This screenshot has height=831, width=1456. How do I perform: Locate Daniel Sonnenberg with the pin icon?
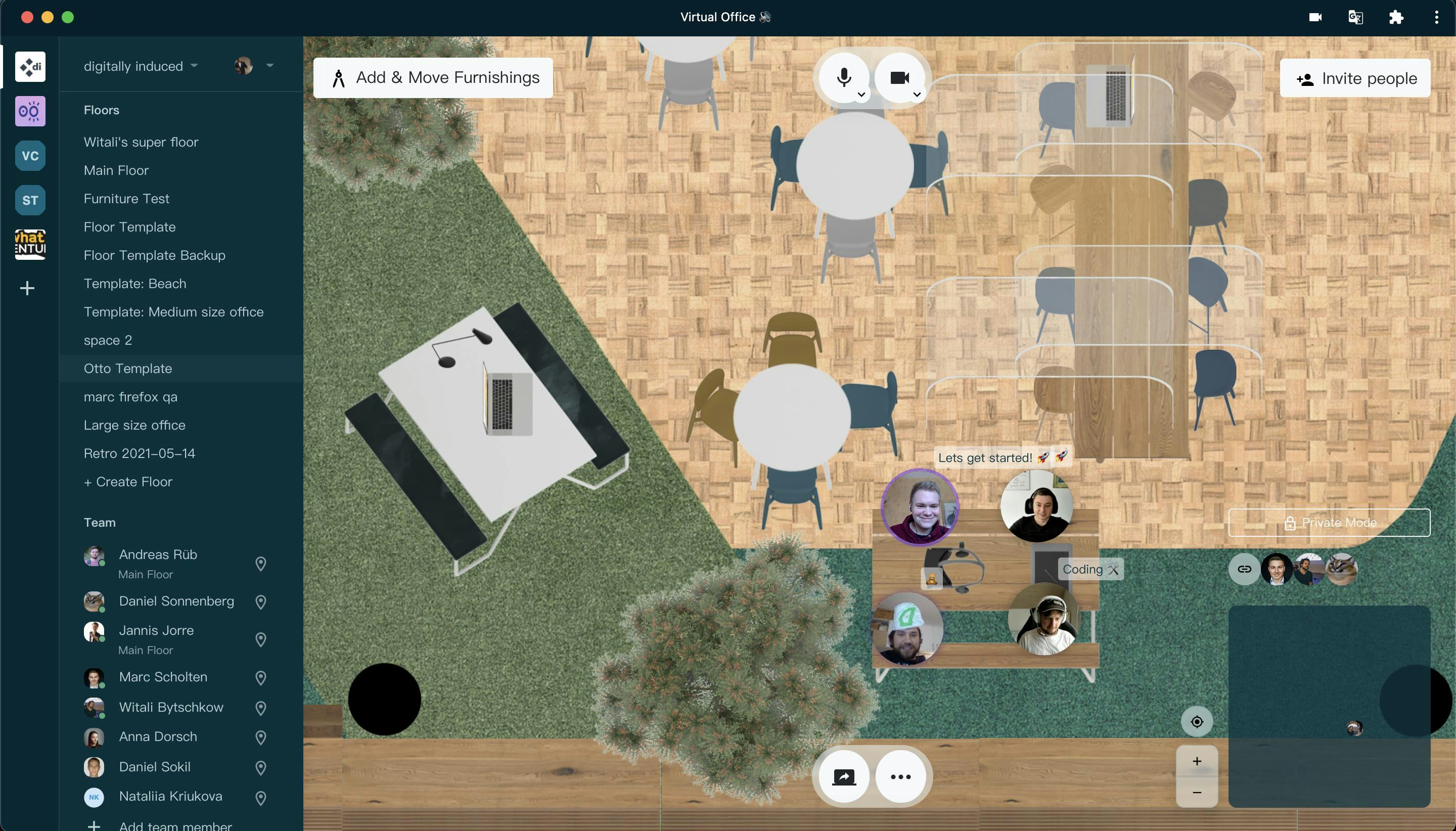(x=261, y=602)
